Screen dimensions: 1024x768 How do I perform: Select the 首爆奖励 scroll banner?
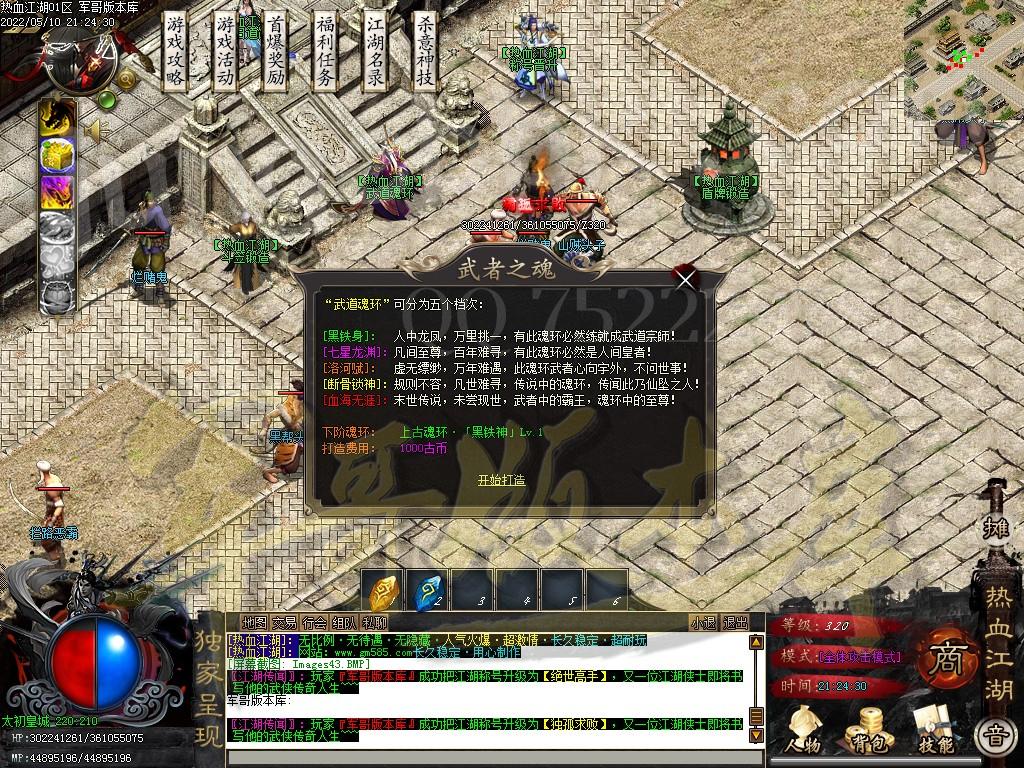coord(276,50)
